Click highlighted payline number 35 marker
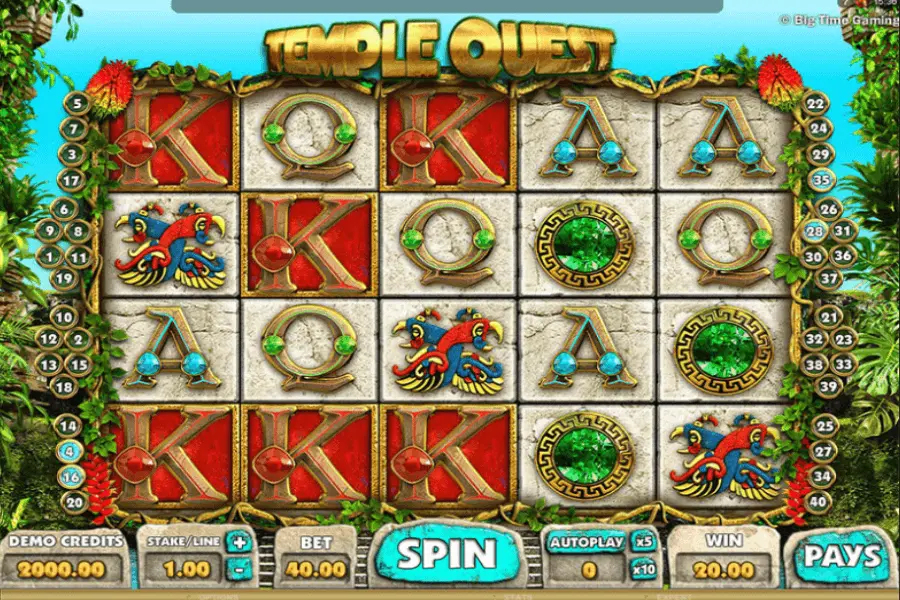Viewport: 900px width, 600px height. pyautogui.click(x=822, y=180)
